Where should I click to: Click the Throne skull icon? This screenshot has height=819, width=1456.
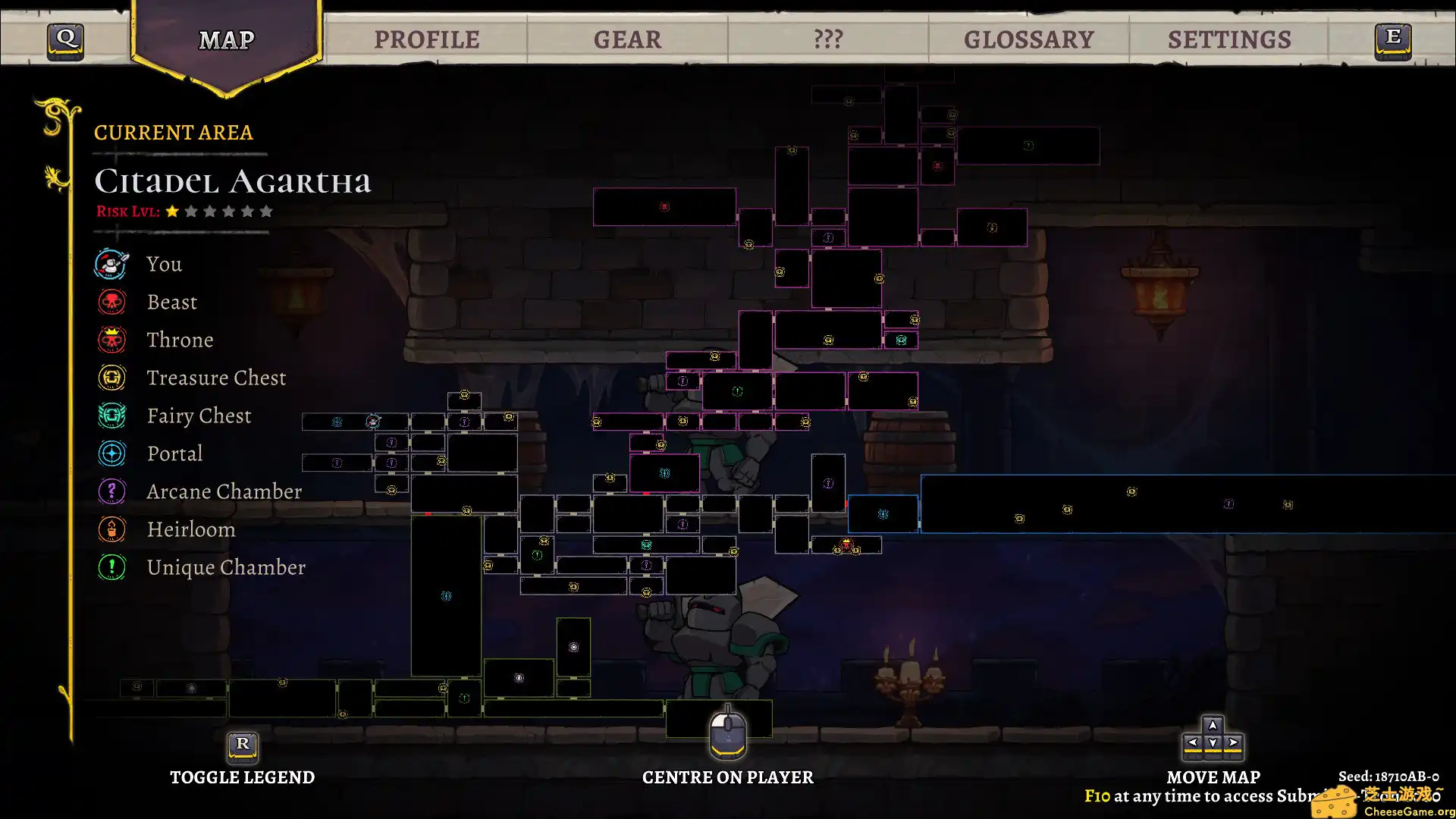tap(111, 340)
